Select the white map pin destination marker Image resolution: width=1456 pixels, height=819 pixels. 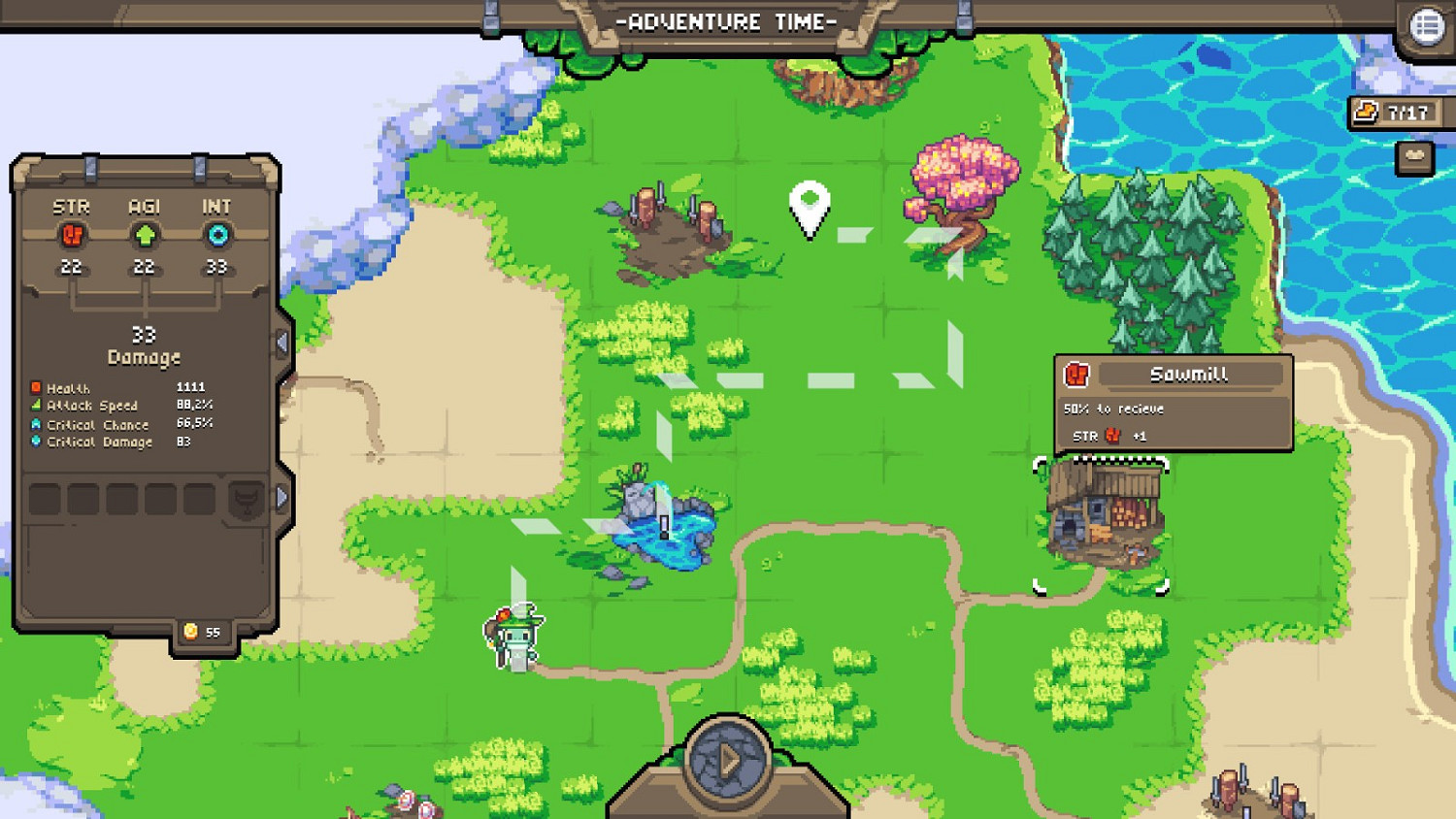[x=811, y=207]
